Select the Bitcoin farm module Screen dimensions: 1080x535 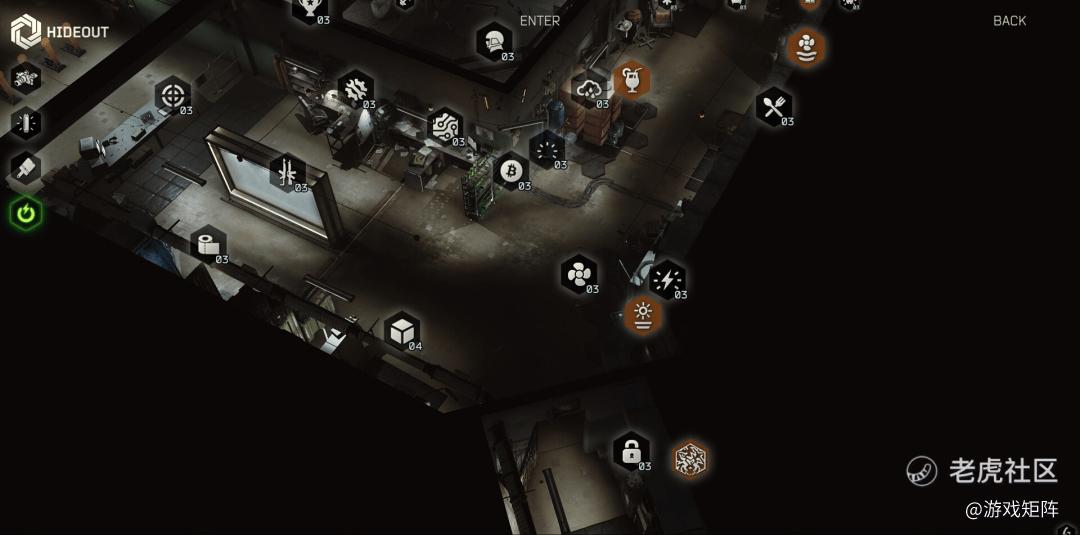point(511,170)
